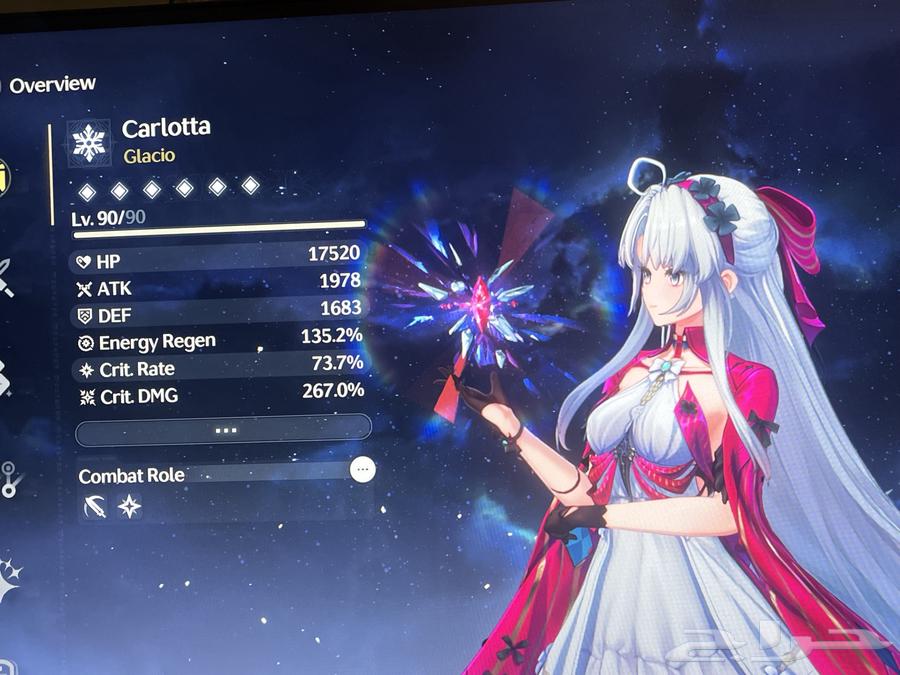Viewport: 900px width, 675px height.
Task: Open Combat Role details via round ellipsis button
Action: [363, 468]
